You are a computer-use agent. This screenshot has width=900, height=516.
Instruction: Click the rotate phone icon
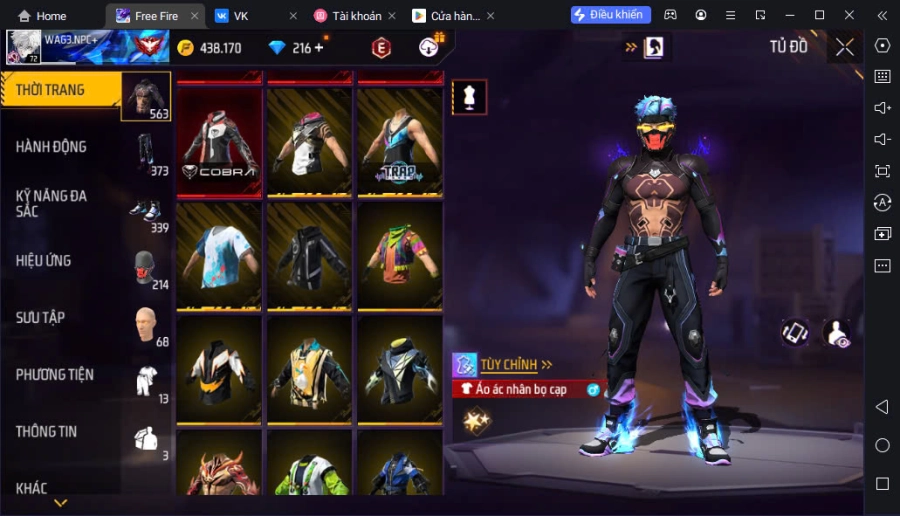coord(795,333)
